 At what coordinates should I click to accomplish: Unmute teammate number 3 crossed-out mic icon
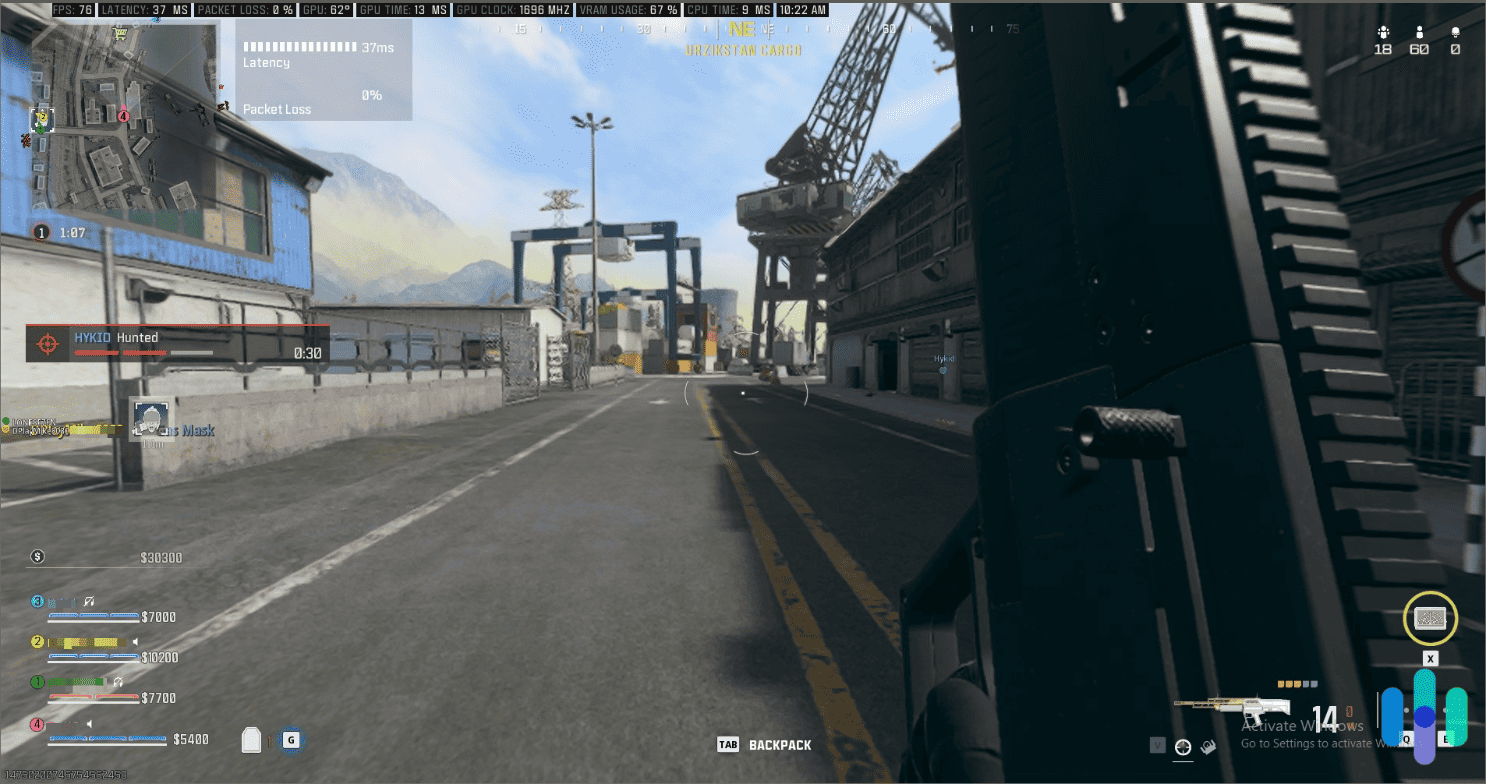87,602
